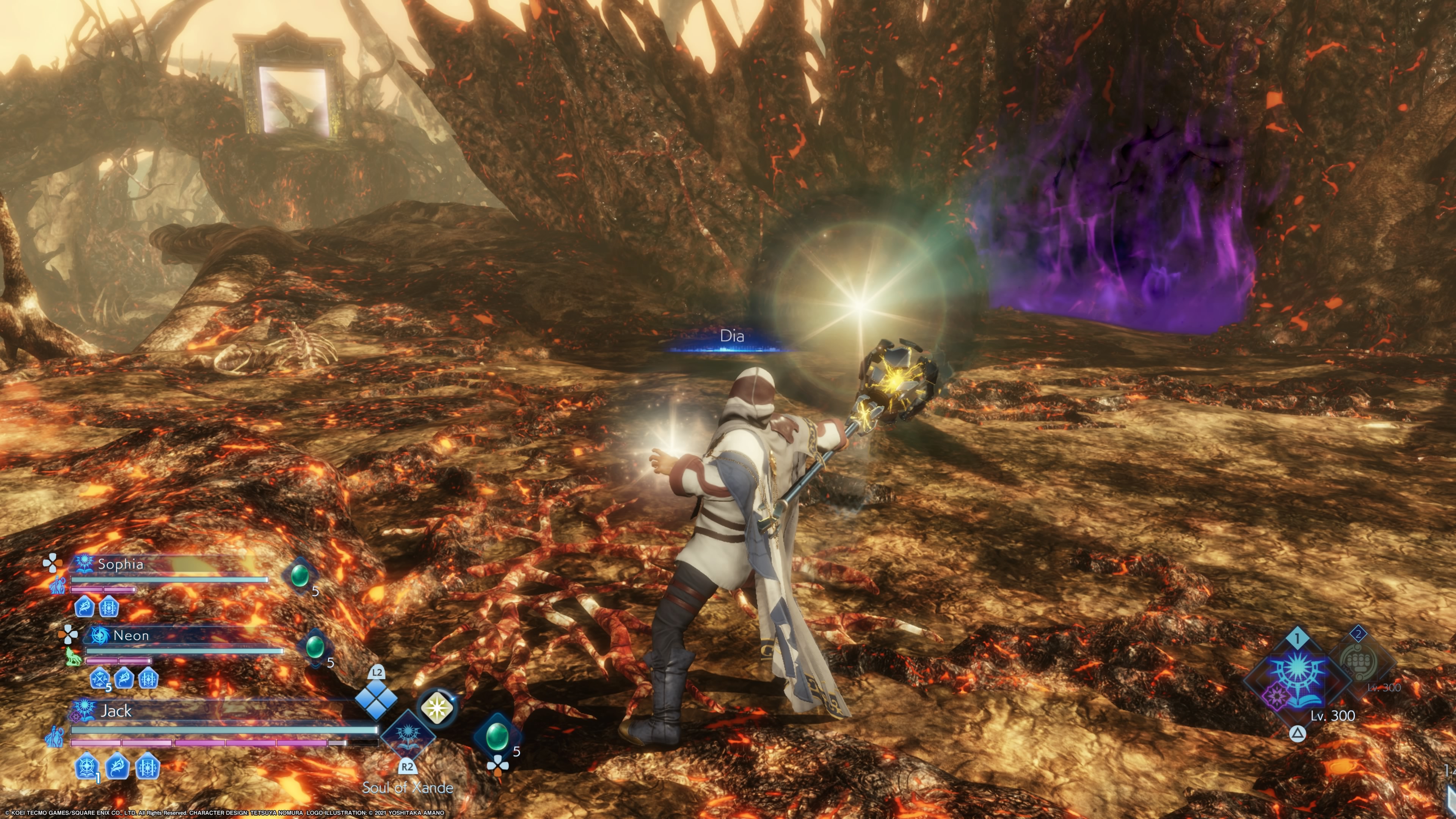Click the yellow starburst instant ability icon
The height and width of the screenshot is (819, 1456).
click(x=436, y=707)
